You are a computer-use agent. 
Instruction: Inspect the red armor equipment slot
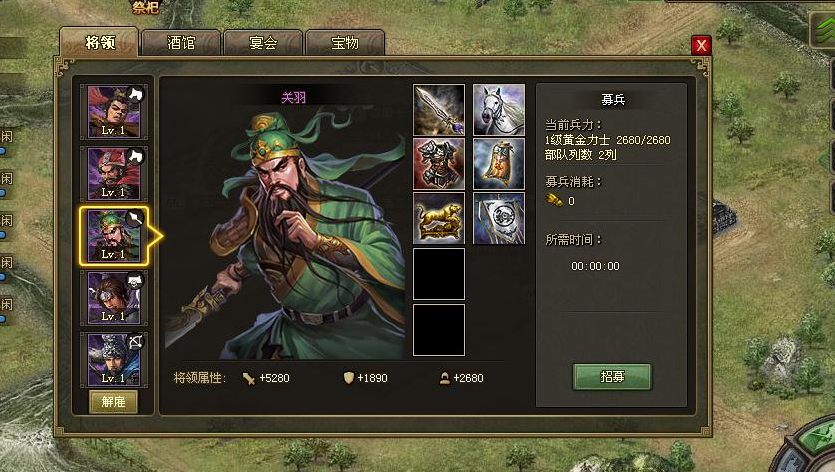point(439,164)
